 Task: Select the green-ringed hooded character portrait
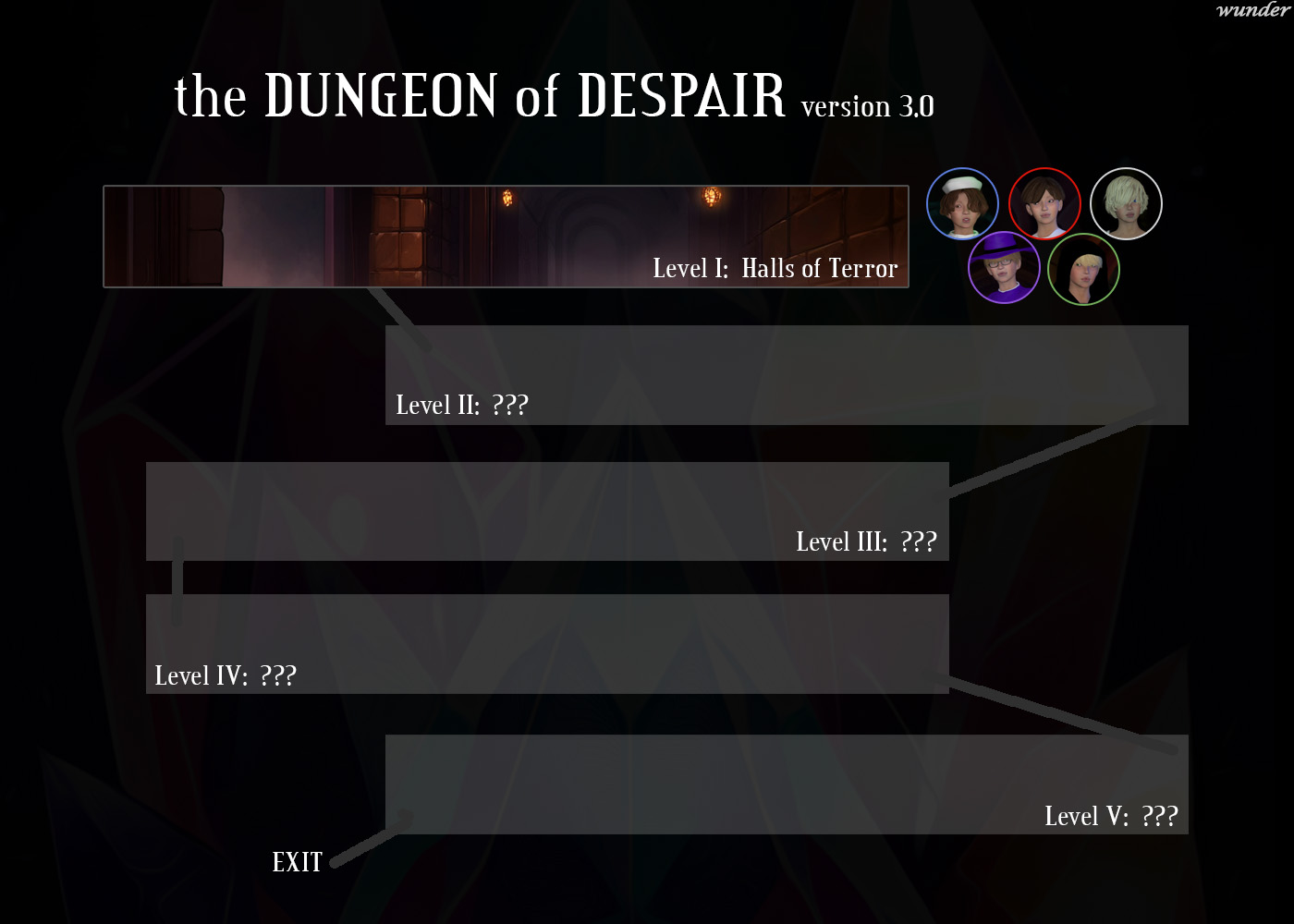coord(1084,267)
